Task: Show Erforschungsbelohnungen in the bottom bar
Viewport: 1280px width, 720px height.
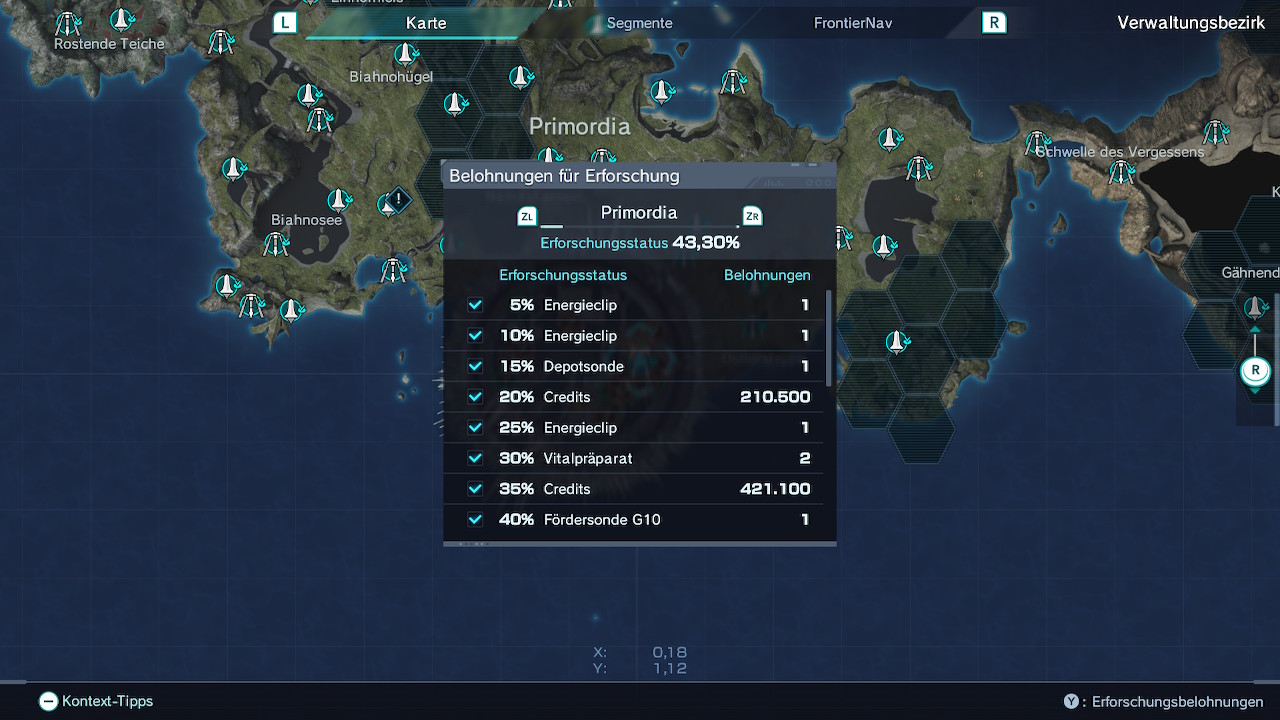Action: (x=1166, y=702)
